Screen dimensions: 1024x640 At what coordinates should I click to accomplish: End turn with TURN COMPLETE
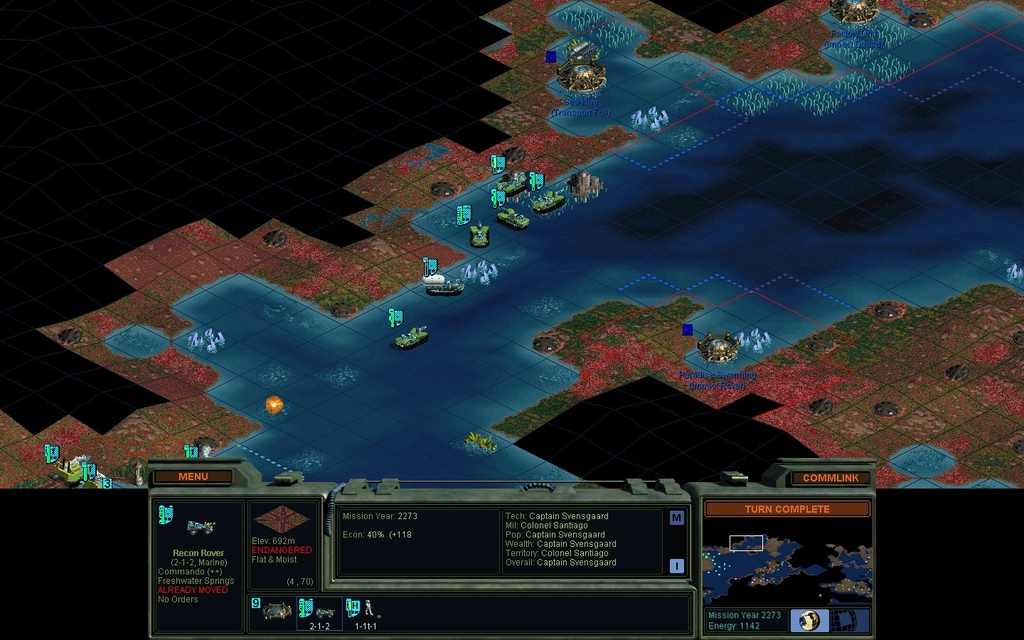coord(787,509)
